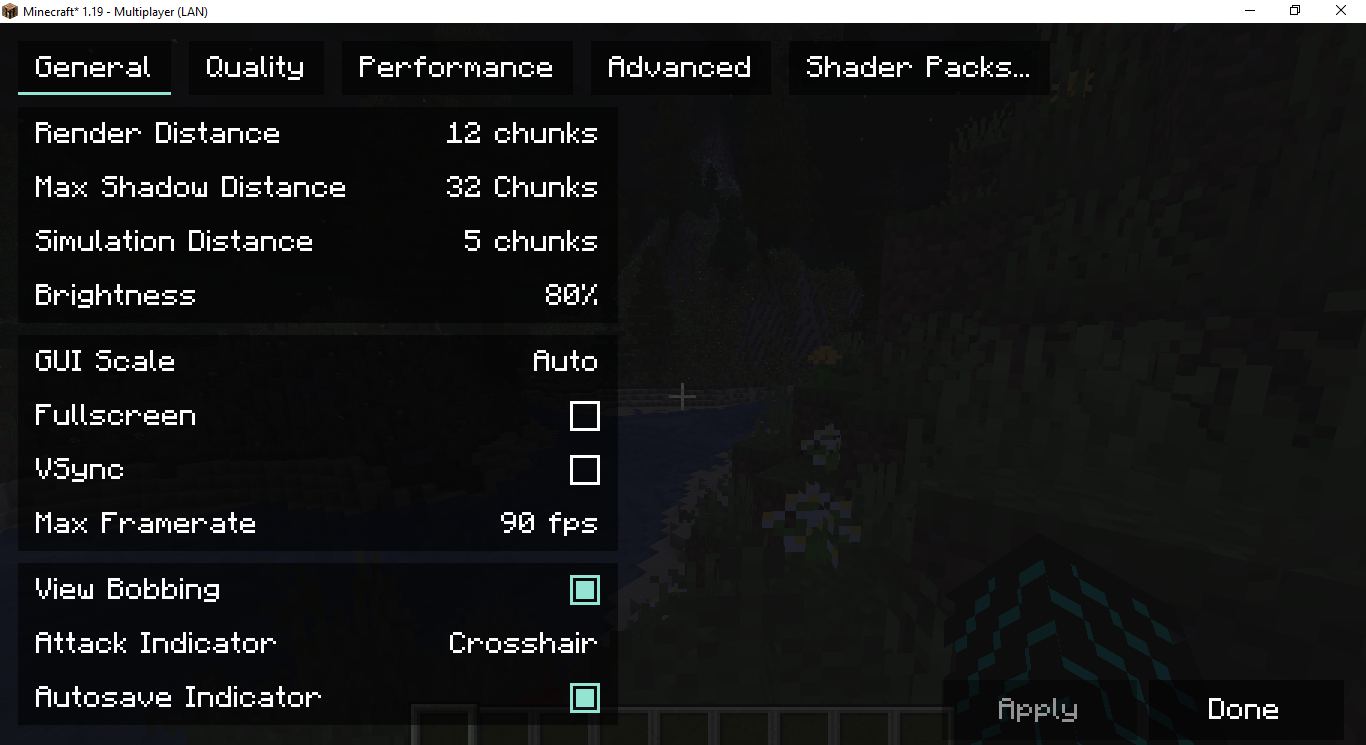Screen dimensions: 1366x745
Task: Open the Shader Packs tab
Action: tap(917, 67)
